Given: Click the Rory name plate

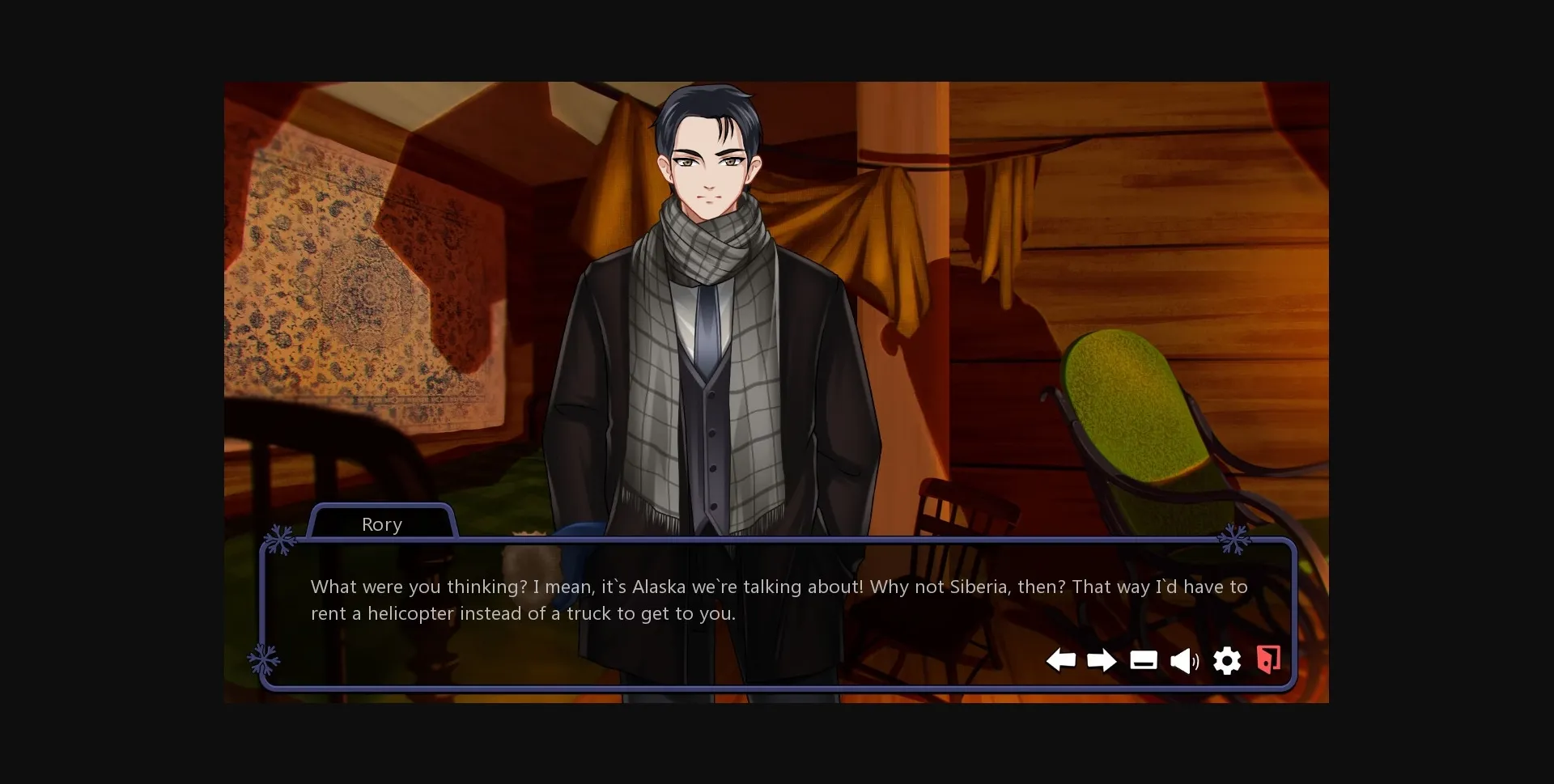Looking at the screenshot, I should [381, 524].
